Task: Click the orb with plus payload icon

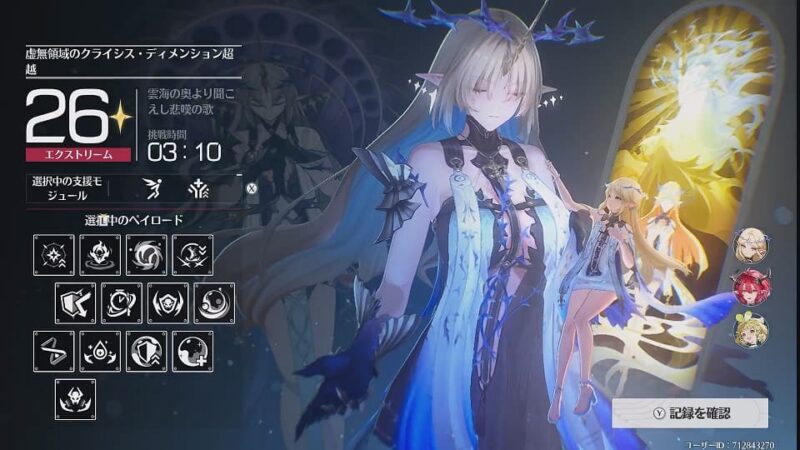Action: coord(192,351)
